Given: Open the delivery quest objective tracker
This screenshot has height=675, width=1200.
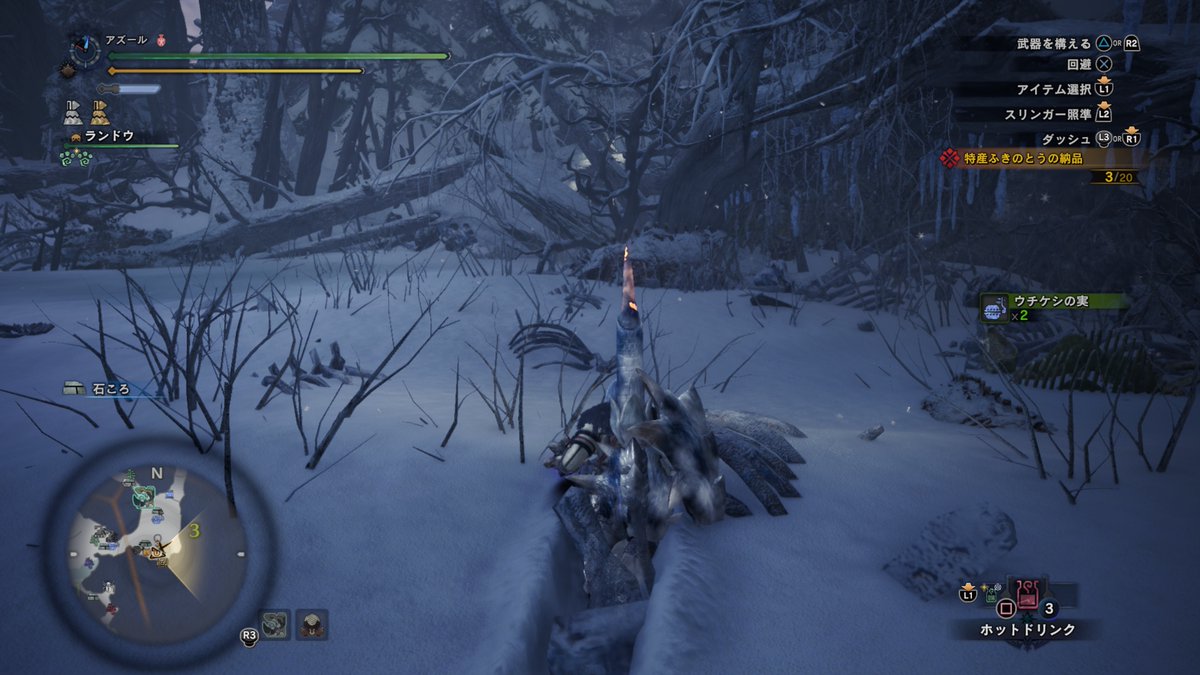Looking at the screenshot, I should [x=1040, y=159].
